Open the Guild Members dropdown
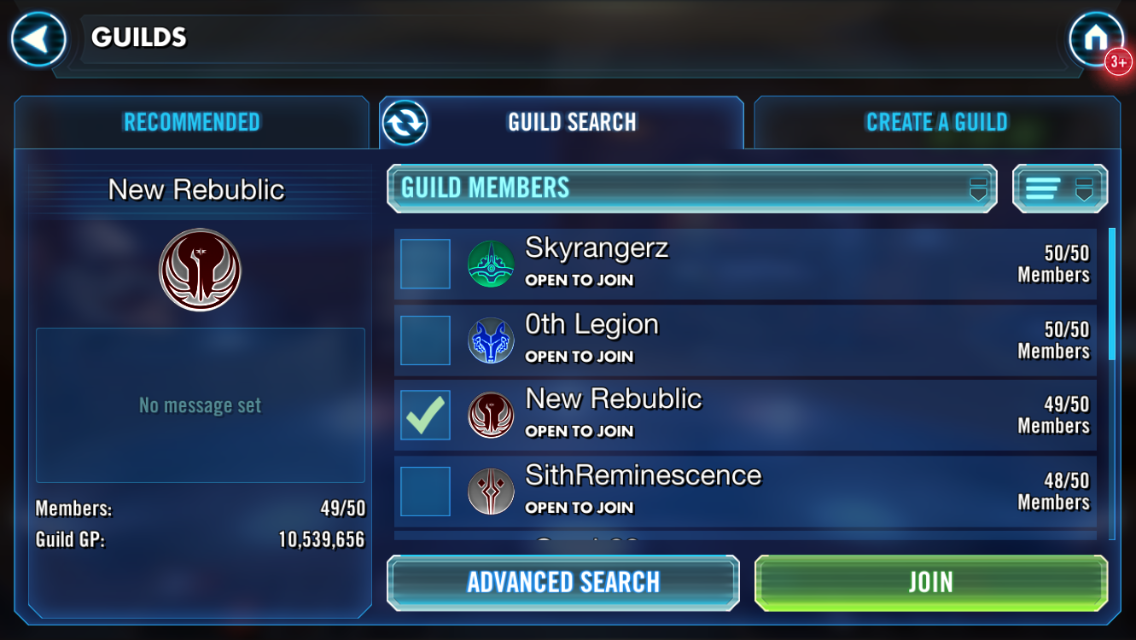The height and width of the screenshot is (640, 1136). [x=691, y=188]
